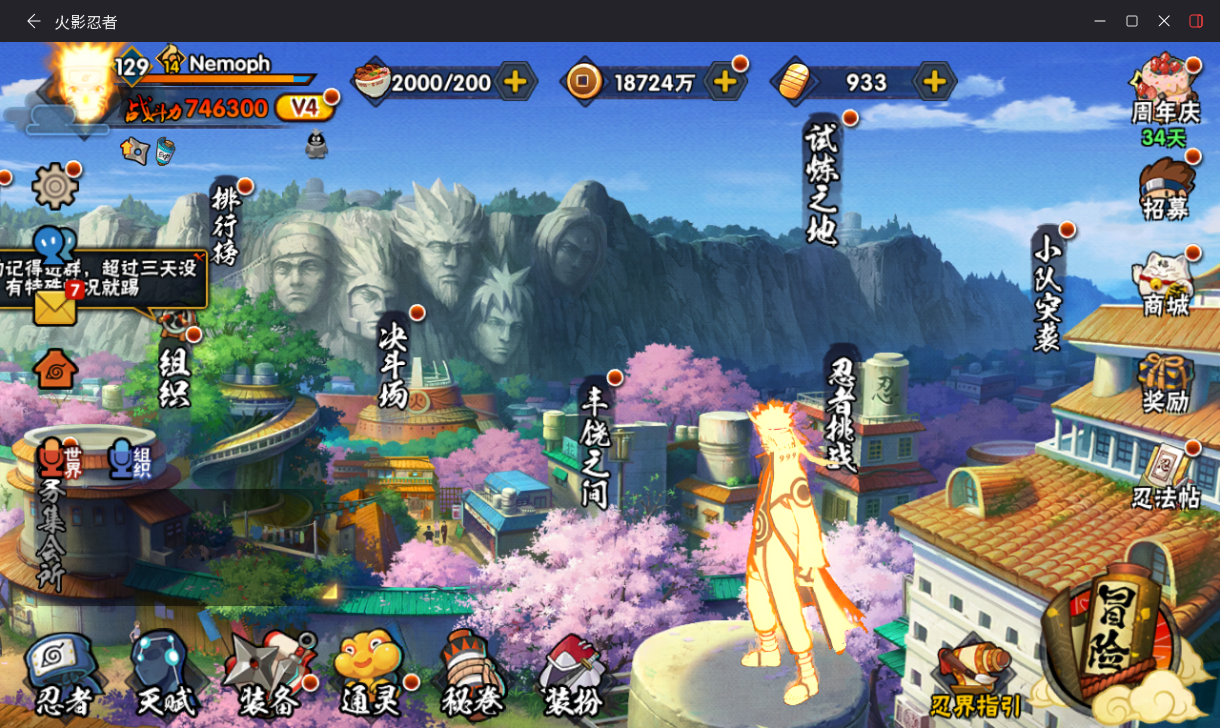
Task: Open the 忍法帖 ninja pass
Action: point(1166,476)
